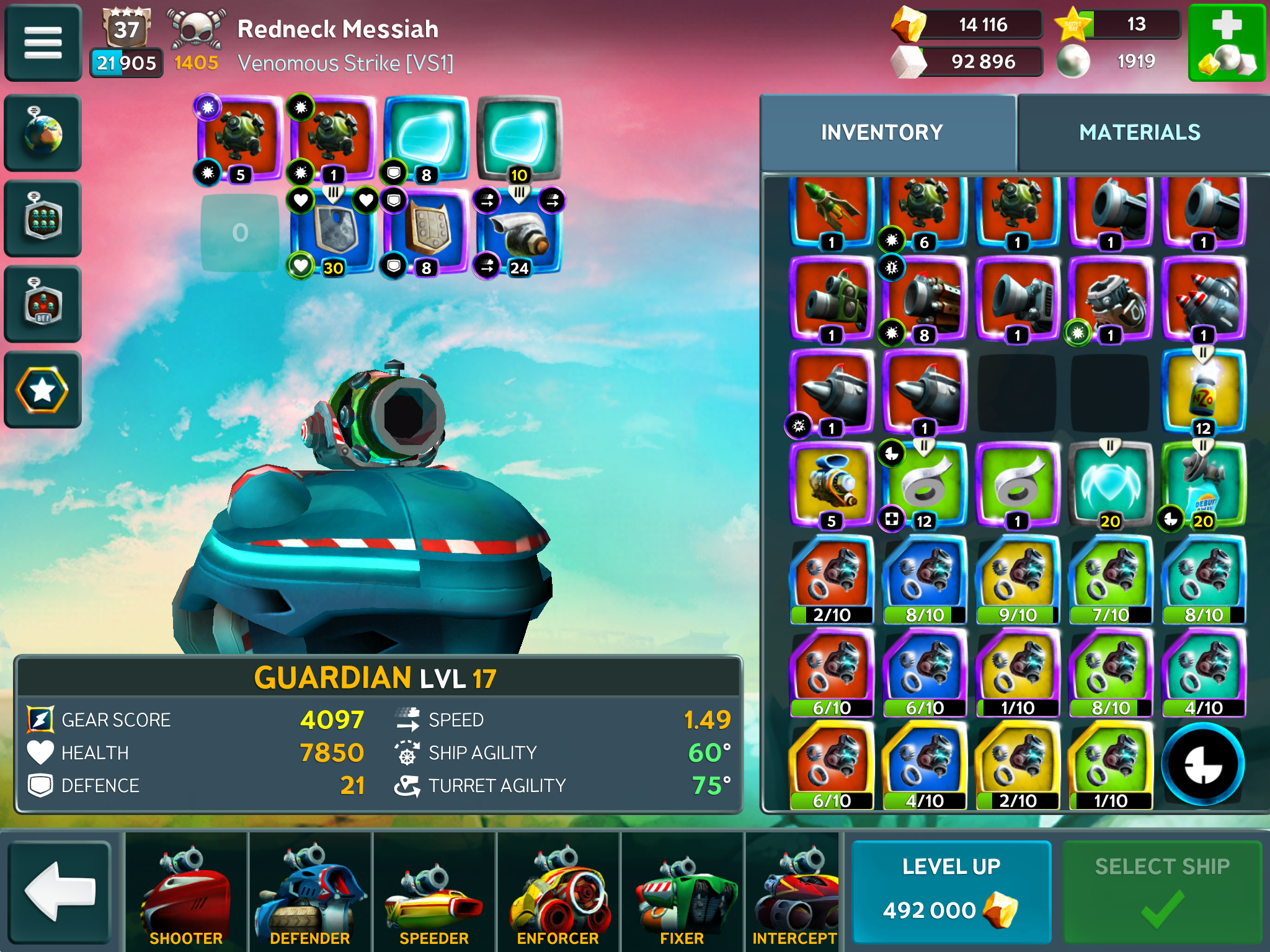The width and height of the screenshot is (1270, 952).
Task: Select the red perk showing 2/10
Action: click(831, 580)
